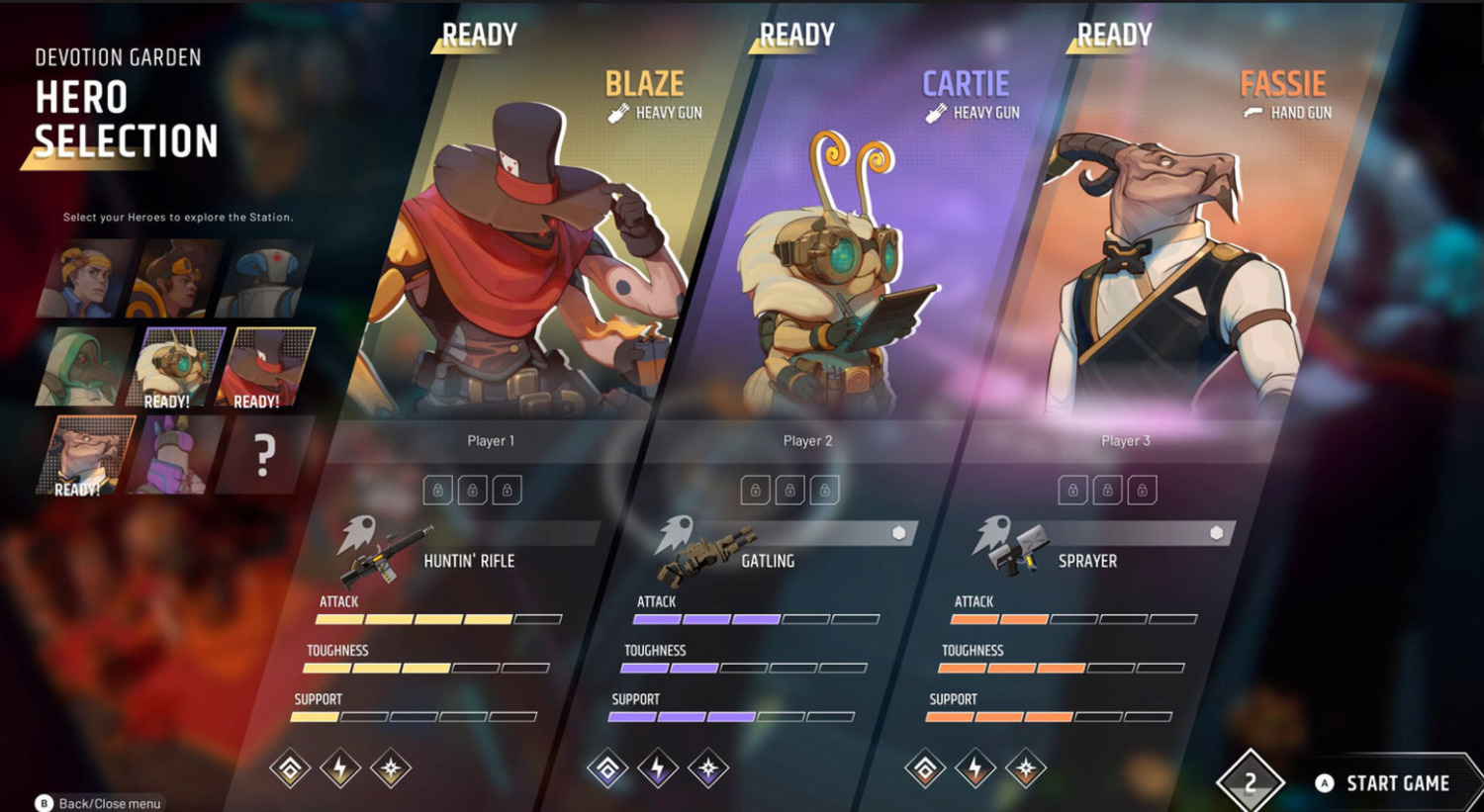Select the question mark random hero tile
The height and width of the screenshot is (812, 1484).
click(263, 455)
